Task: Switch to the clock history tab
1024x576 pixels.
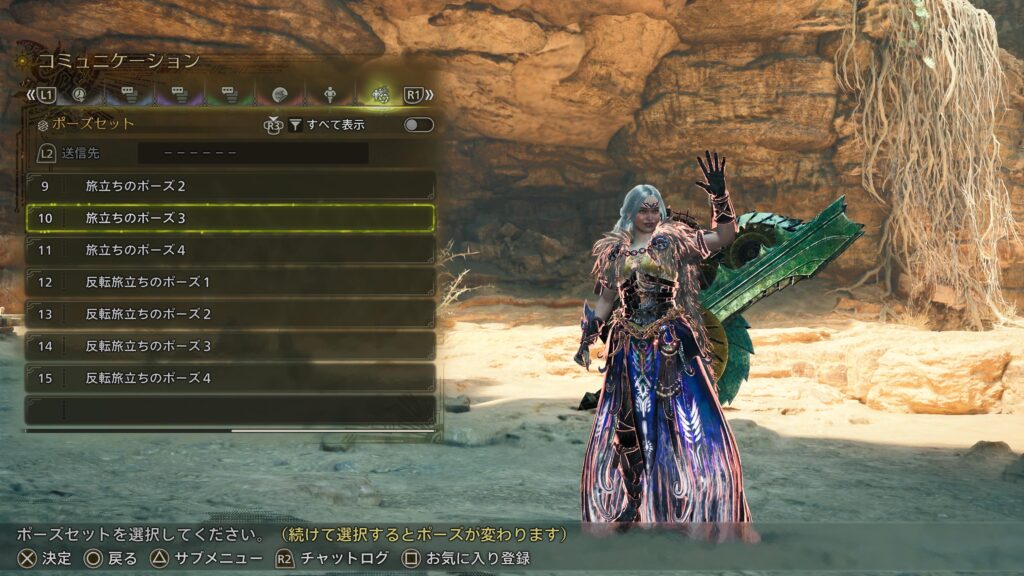Action: coord(79,95)
